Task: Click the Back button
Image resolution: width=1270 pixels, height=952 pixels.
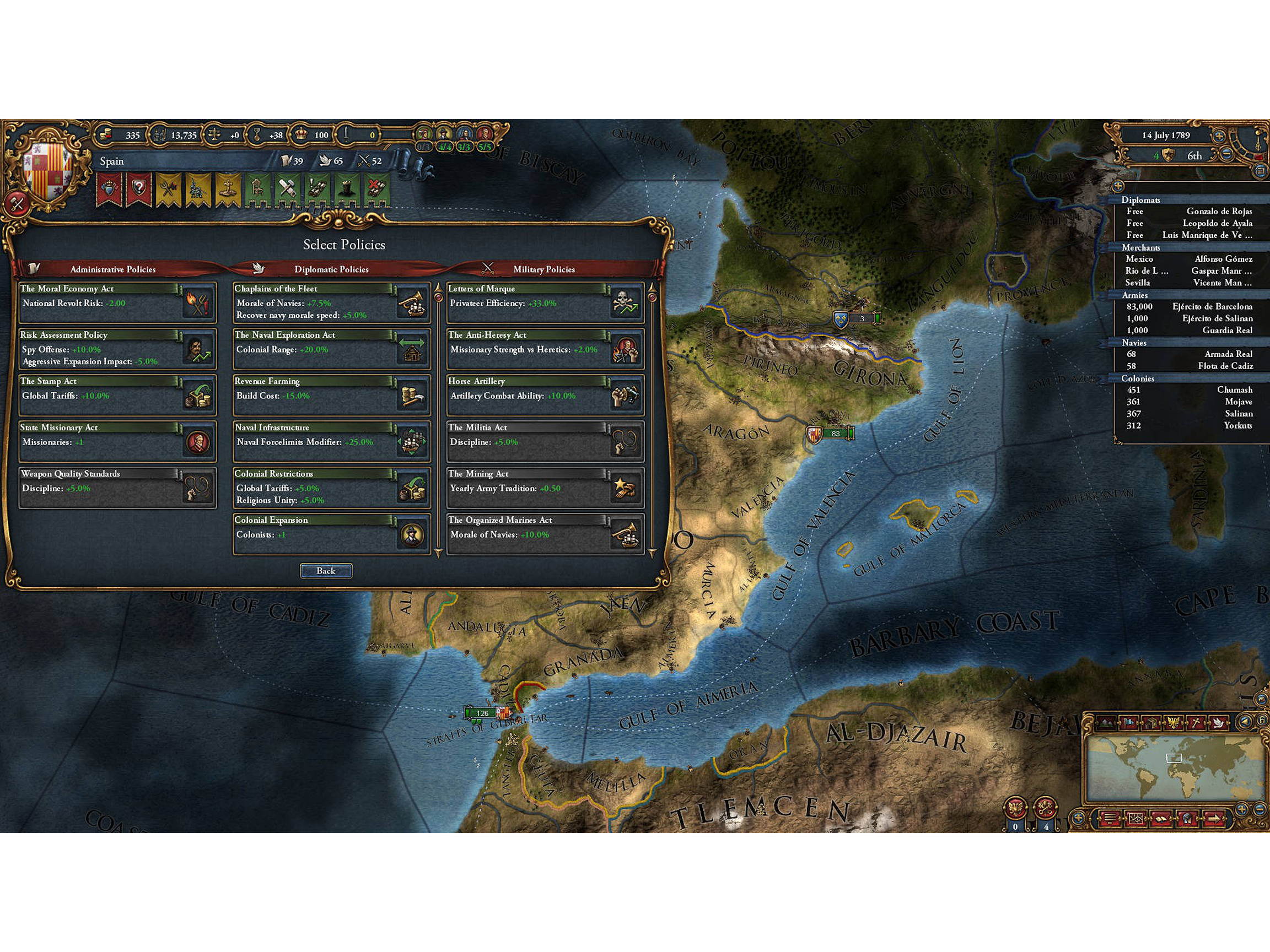Action: [326, 570]
